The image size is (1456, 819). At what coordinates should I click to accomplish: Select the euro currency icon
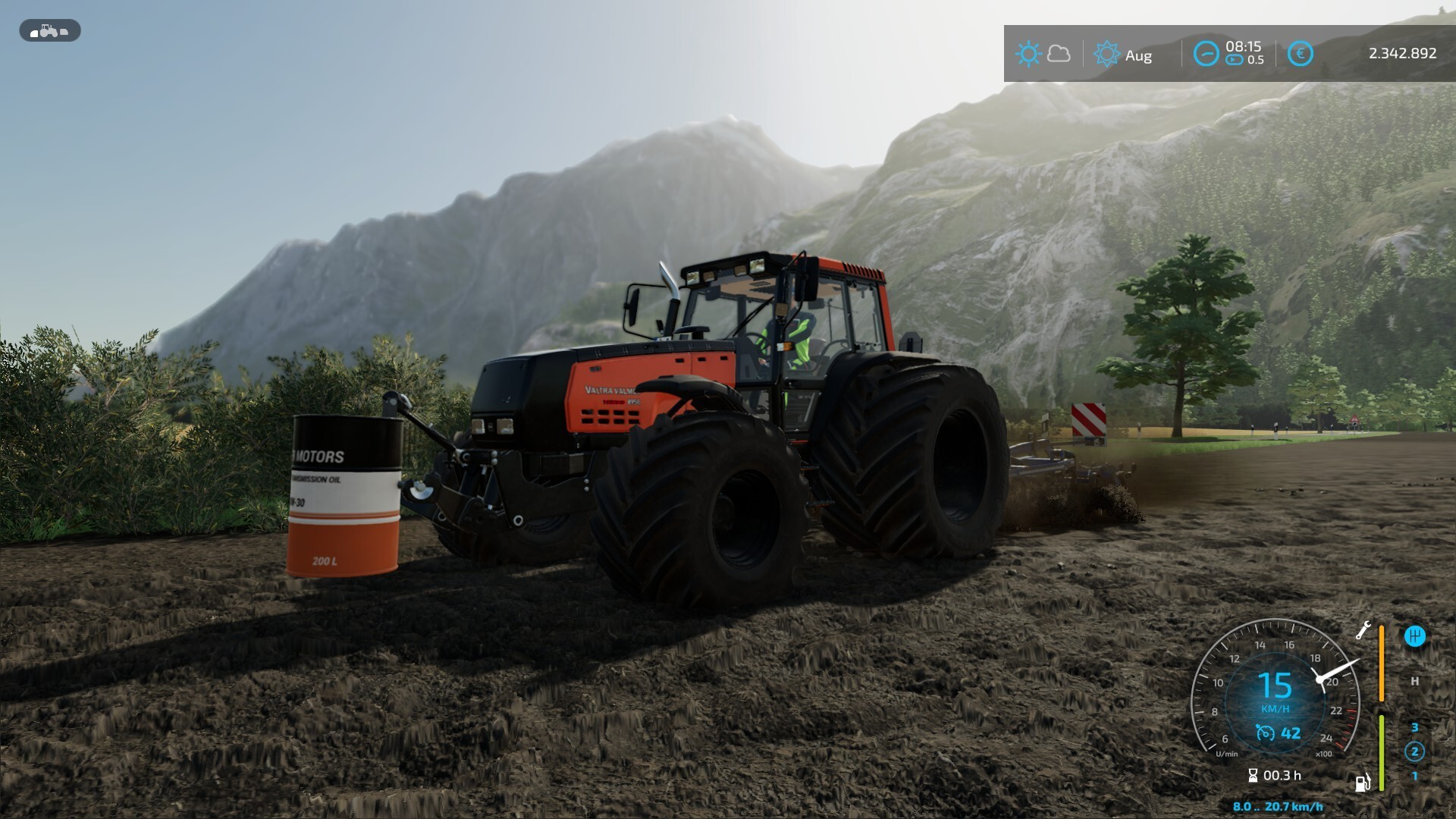pyautogui.click(x=1300, y=54)
